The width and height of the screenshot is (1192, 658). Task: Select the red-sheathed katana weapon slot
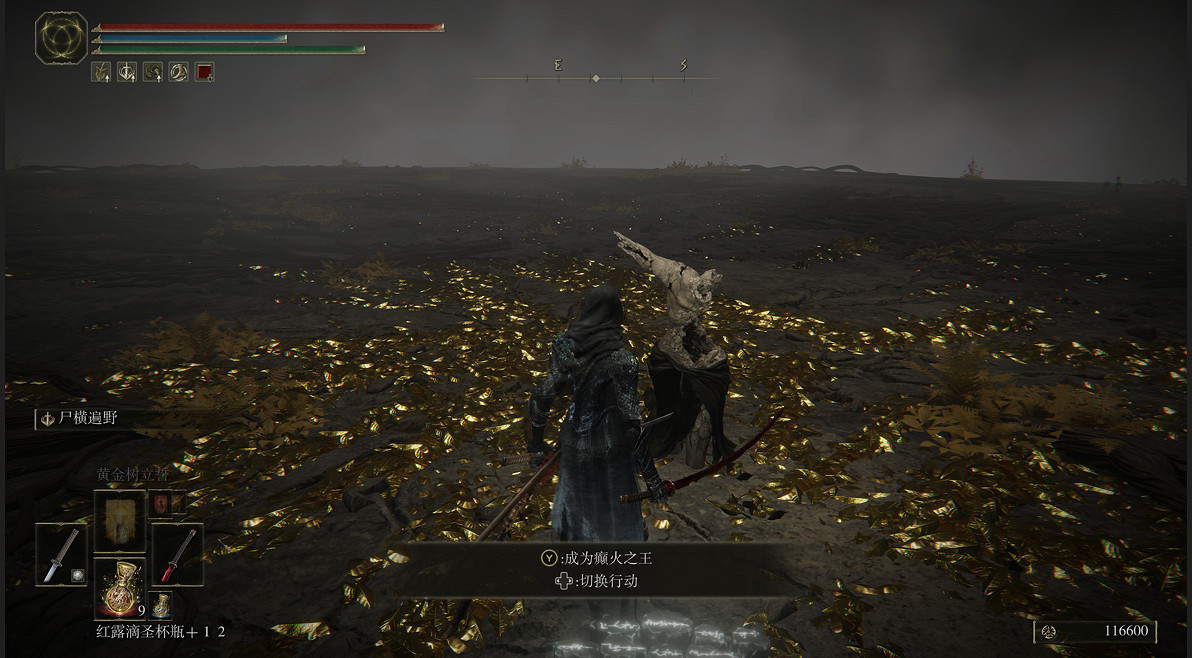pos(177,554)
